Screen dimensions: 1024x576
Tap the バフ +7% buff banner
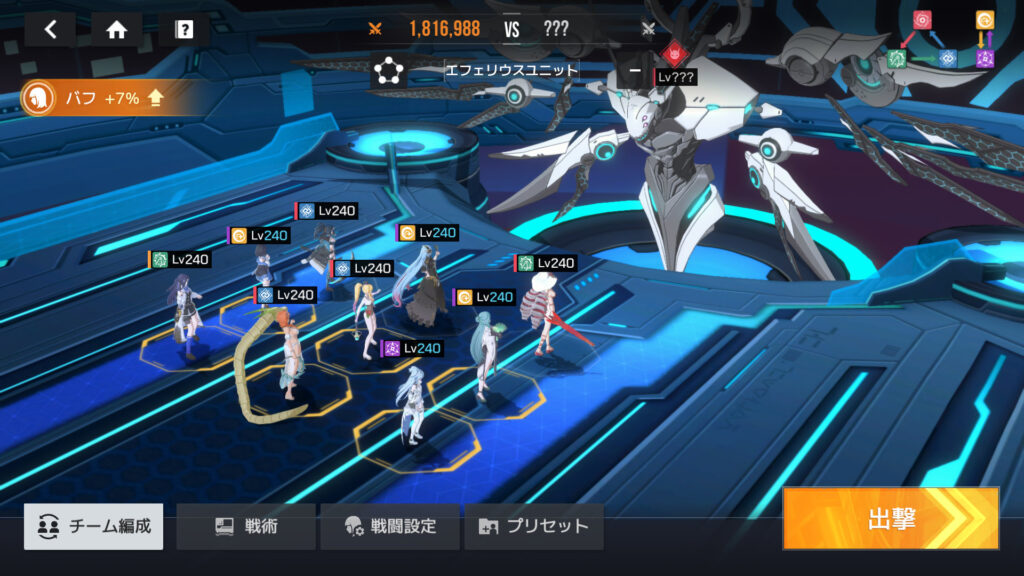100,98
